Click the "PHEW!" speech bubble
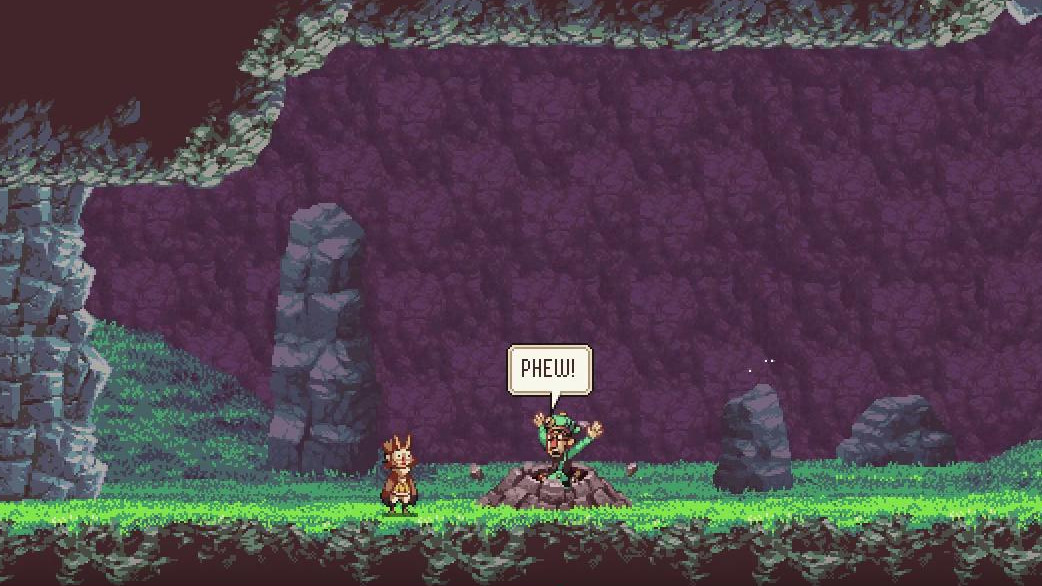The width and height of the screenshot is (1042, 586). [549, 370]
